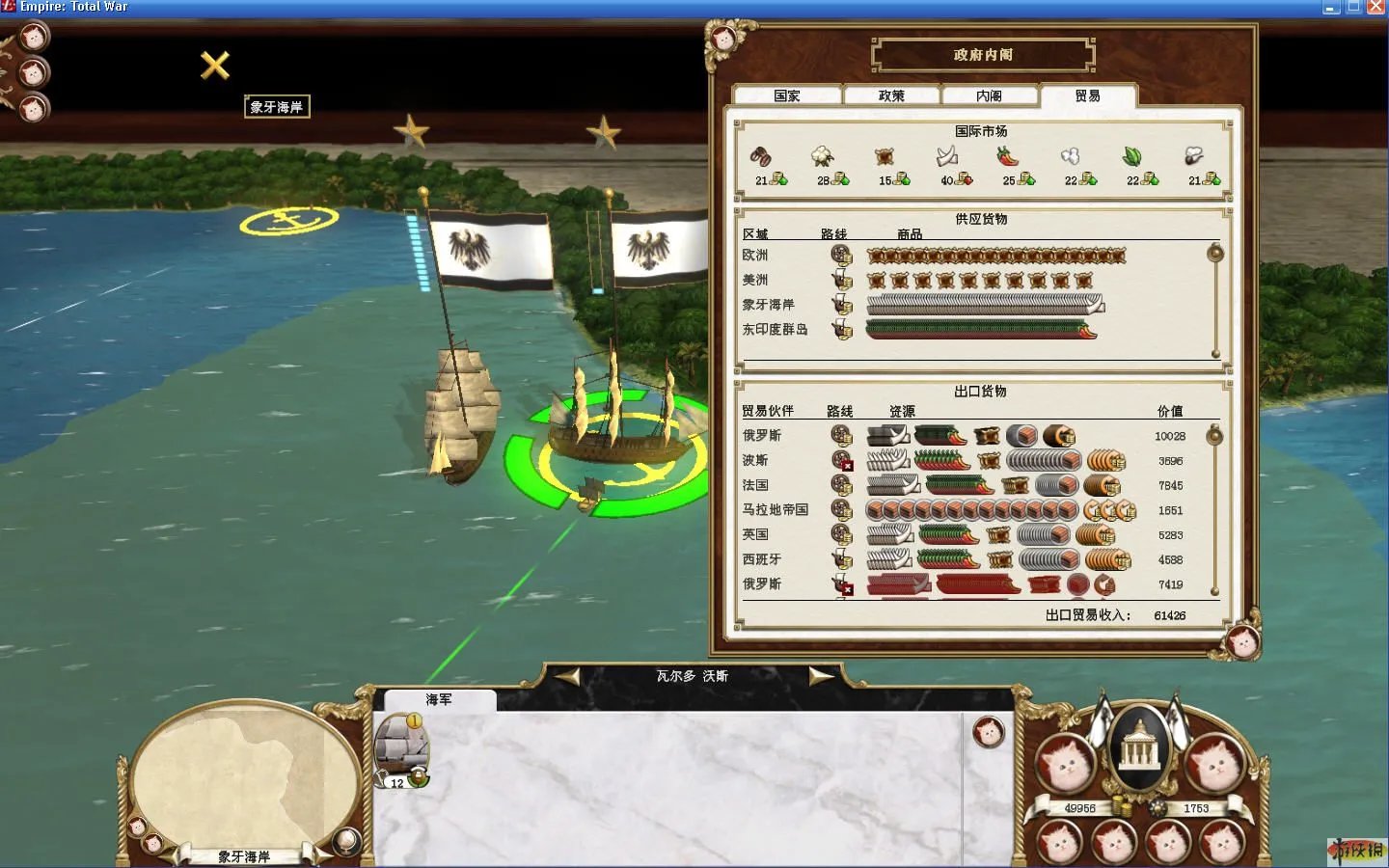Select the 西班牙 trade partner row
1389x868 pixels.
point(761,559)
